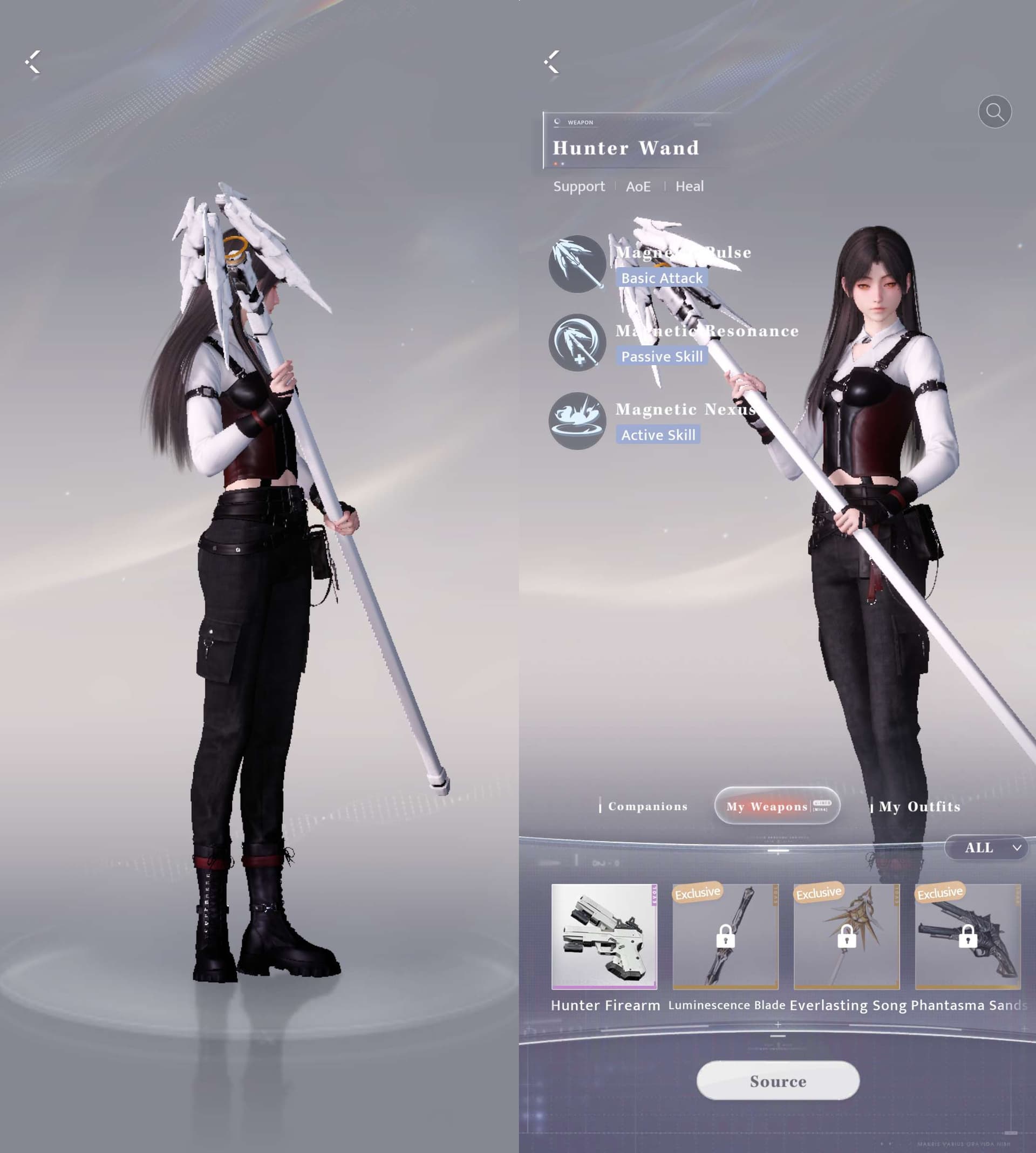Expand the ALL filter dropdown
This screenshot has height=1153, width=1036.
(989, 848)
